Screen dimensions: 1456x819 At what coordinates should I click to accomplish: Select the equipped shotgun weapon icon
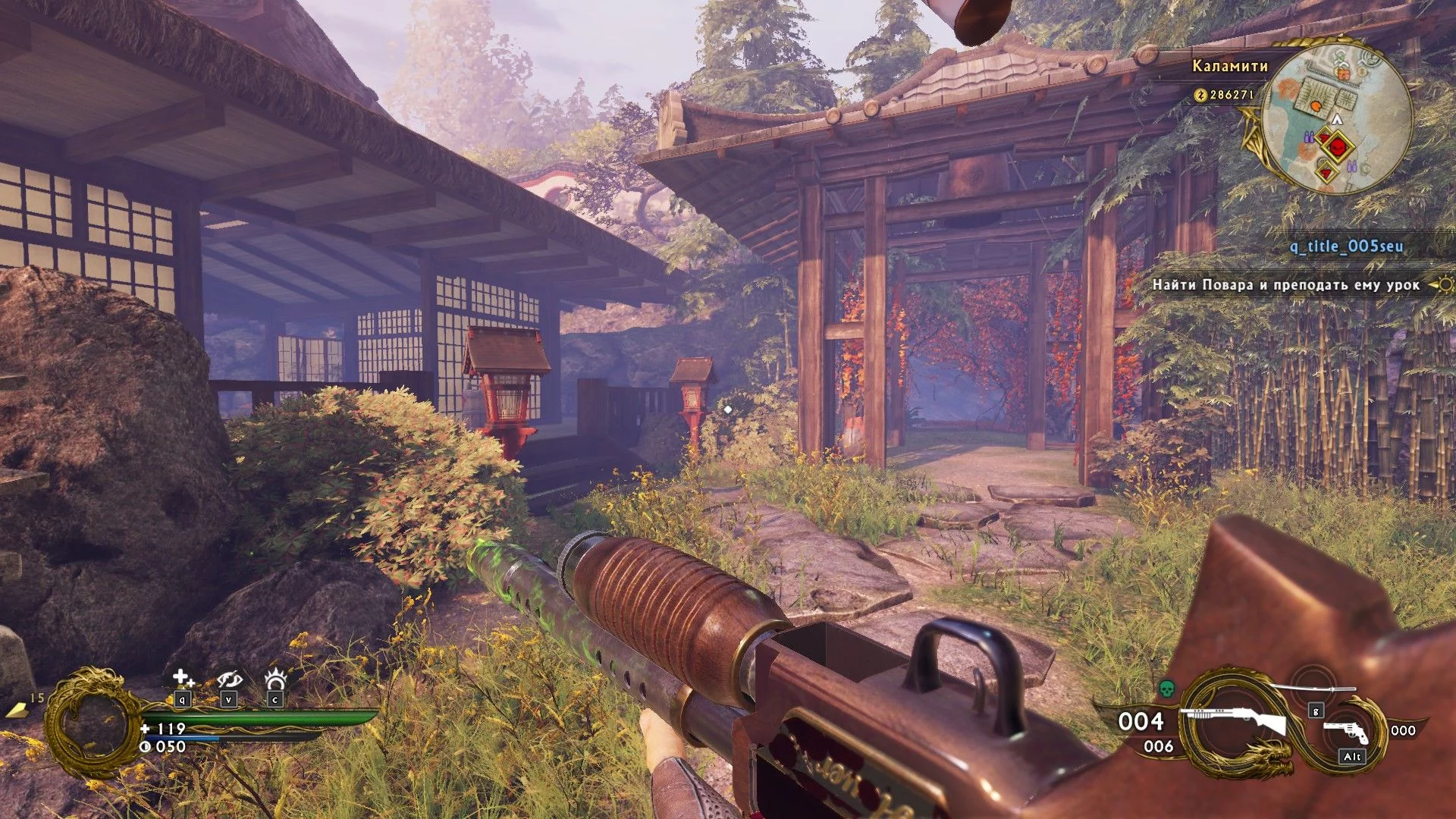[1238, 720]
